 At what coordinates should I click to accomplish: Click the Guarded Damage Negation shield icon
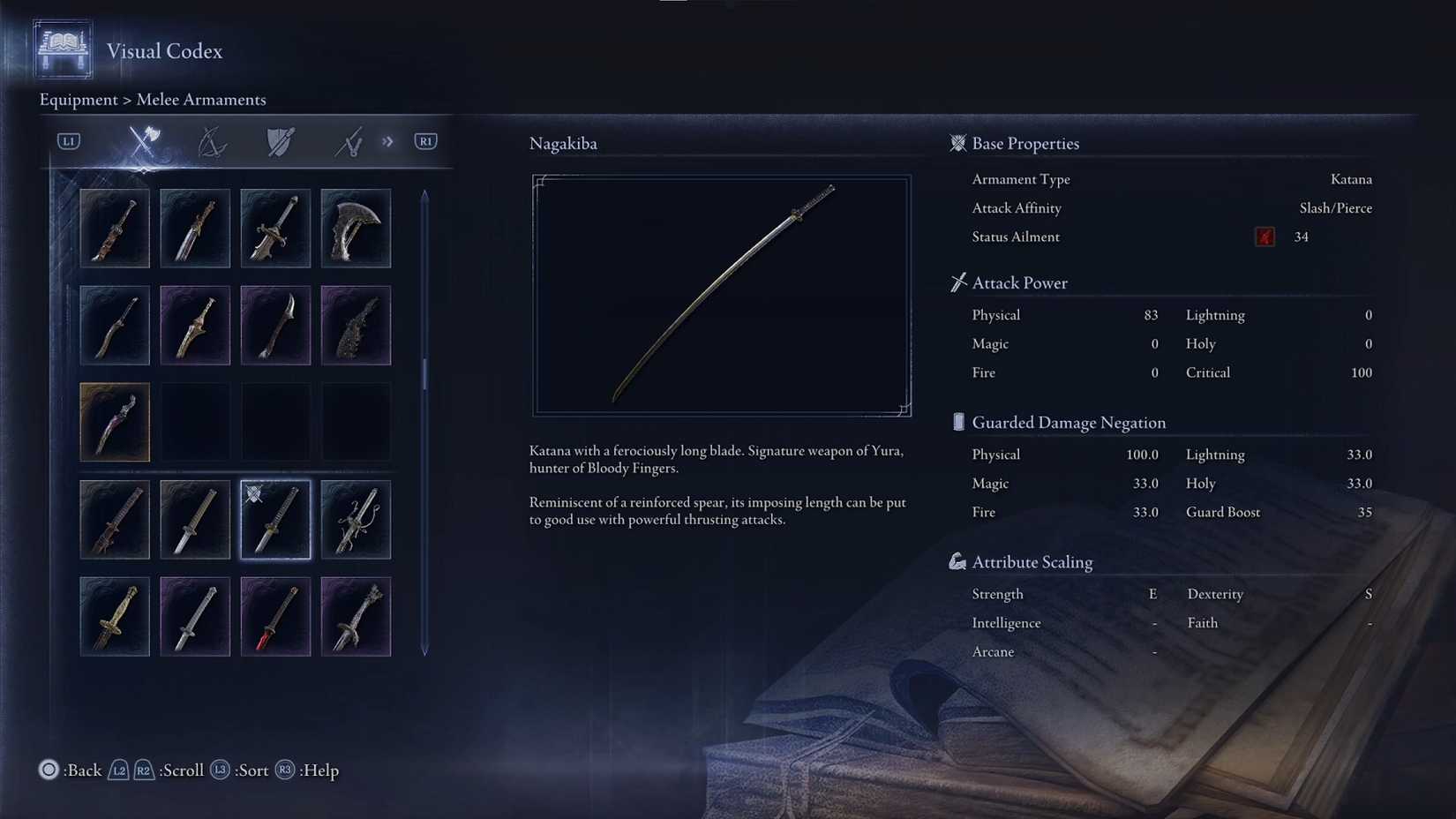[957, 422]
